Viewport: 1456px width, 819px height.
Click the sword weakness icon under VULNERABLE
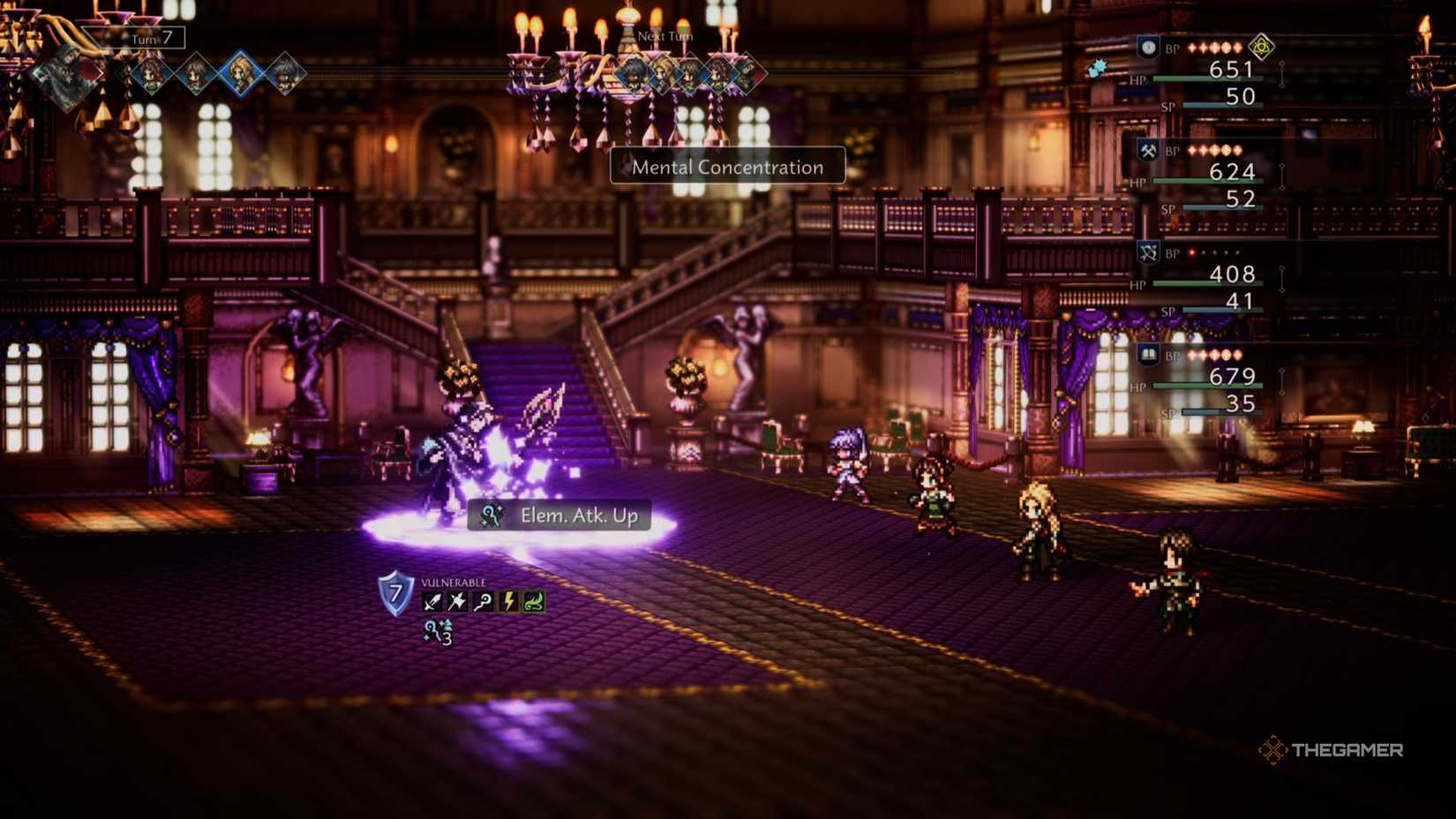point(433,601)
